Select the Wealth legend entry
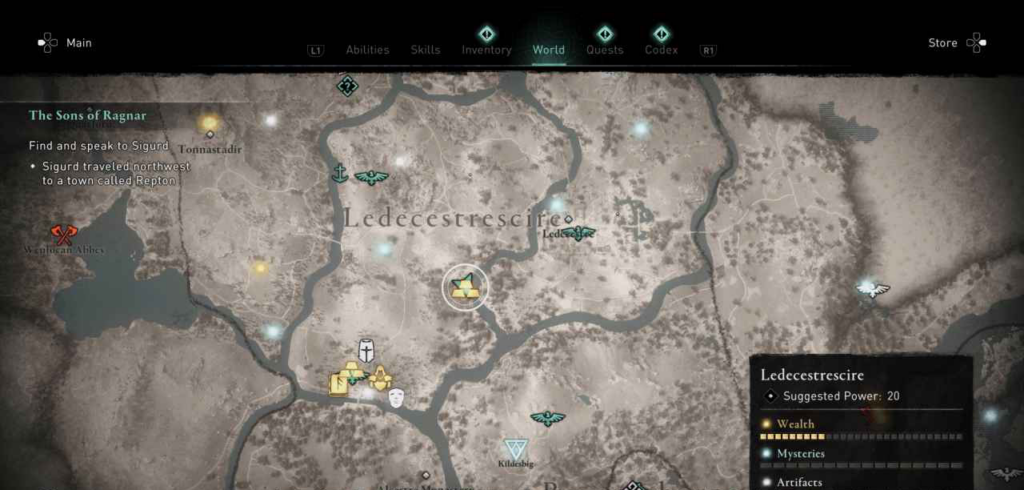 (x=796, y=424)
